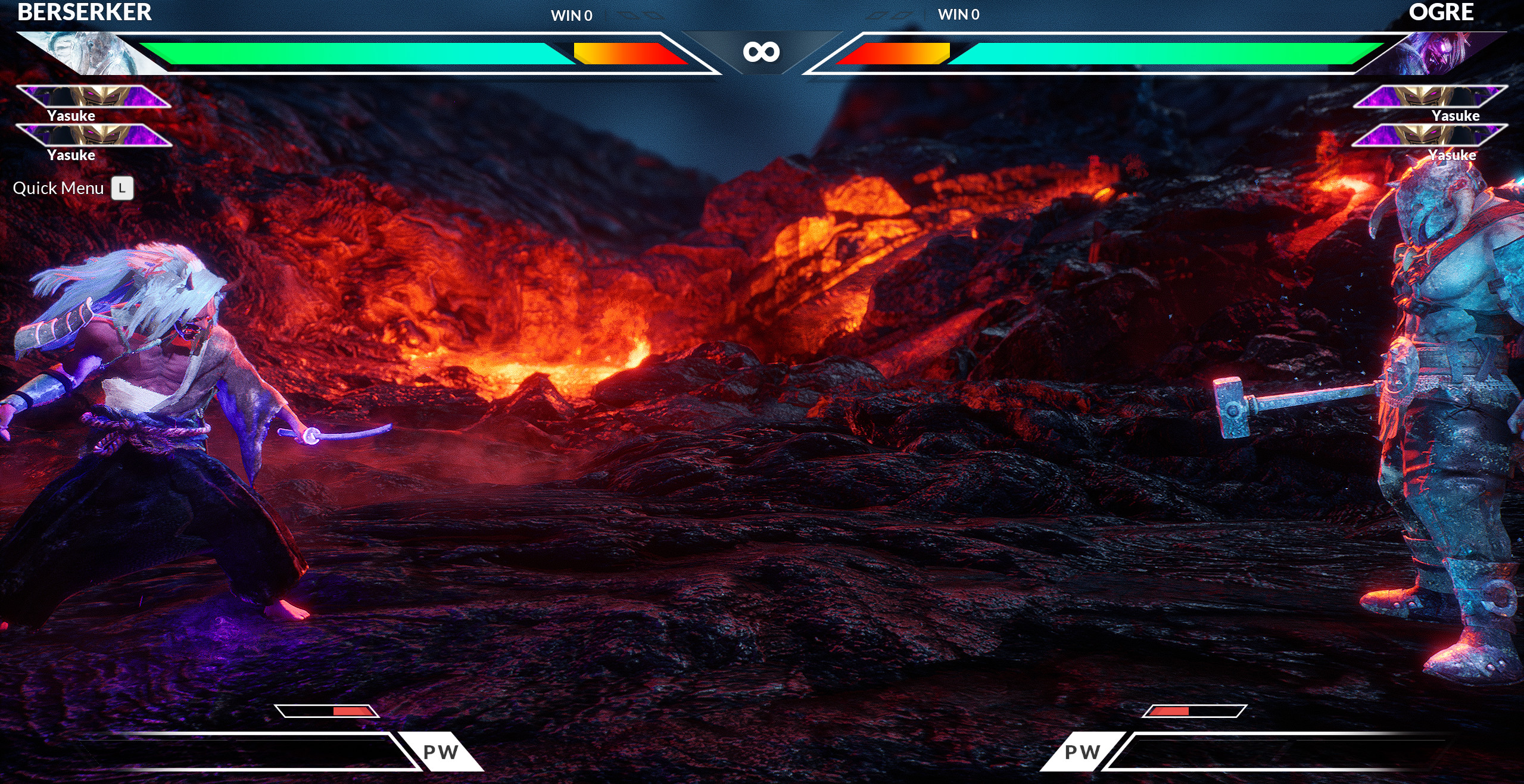Click the Quick Menu text label
The image size is (1524, 784).
click(x=58, y=188)
